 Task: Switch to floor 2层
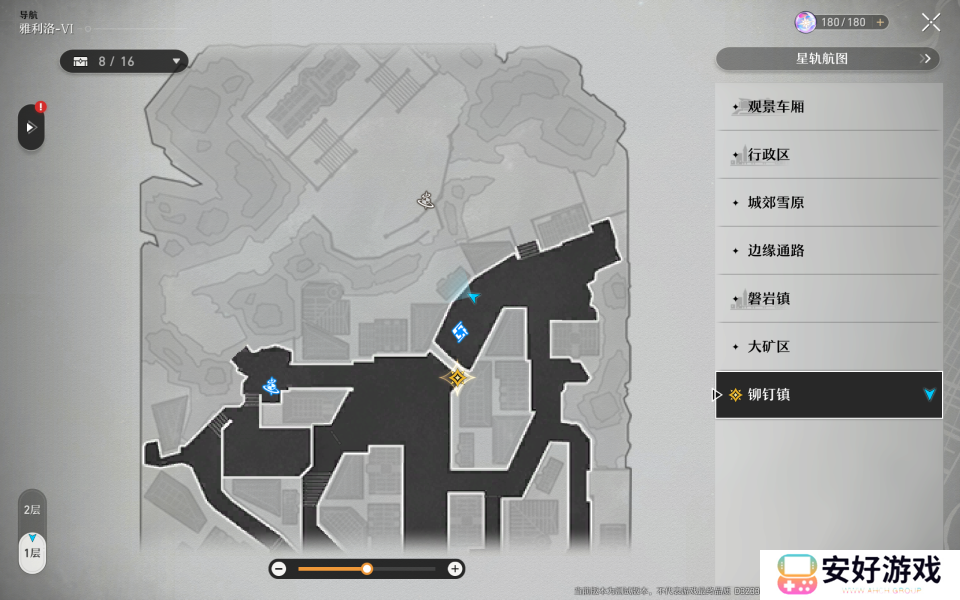click(x=32, y=510)
